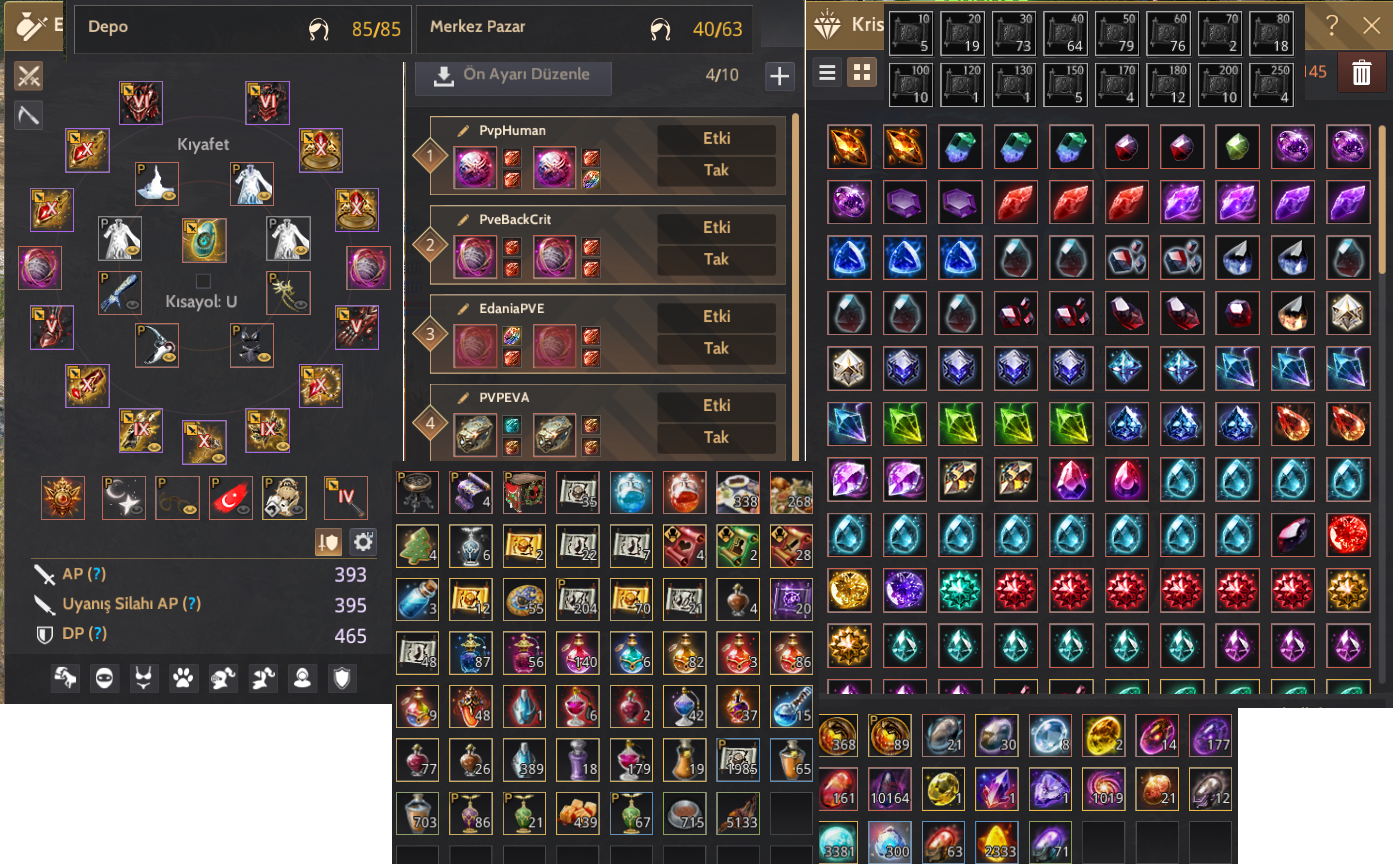Toggle the sword-and-shield stance button
The width and height of the screenshot is (1395, 864).
[329, 542]
